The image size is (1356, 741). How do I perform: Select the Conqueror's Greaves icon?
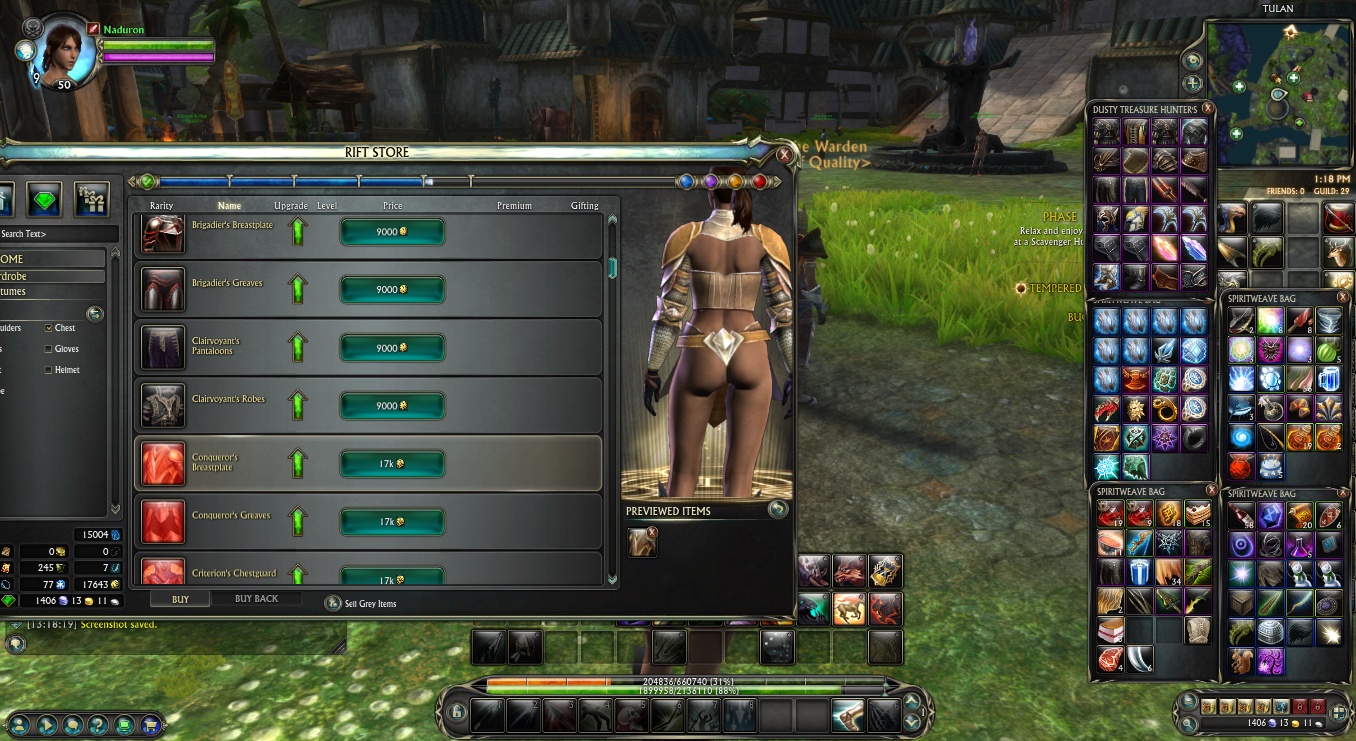click(162, 521)
